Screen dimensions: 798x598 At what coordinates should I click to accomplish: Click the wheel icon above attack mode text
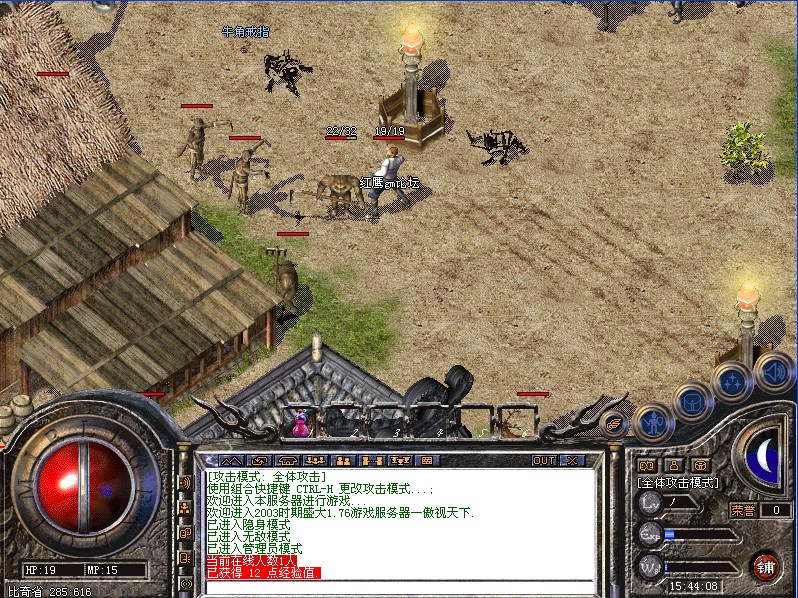point(700,465)
